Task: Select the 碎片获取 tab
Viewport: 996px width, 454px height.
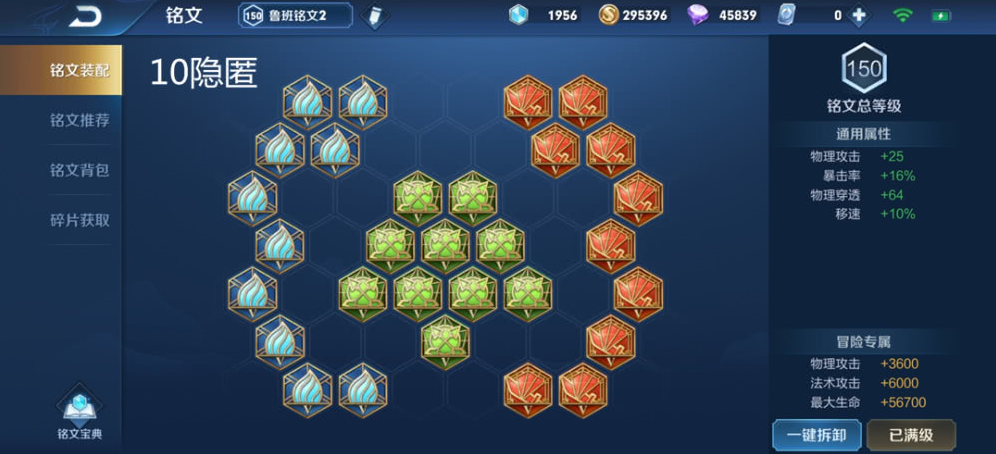Action: point(79,220)
